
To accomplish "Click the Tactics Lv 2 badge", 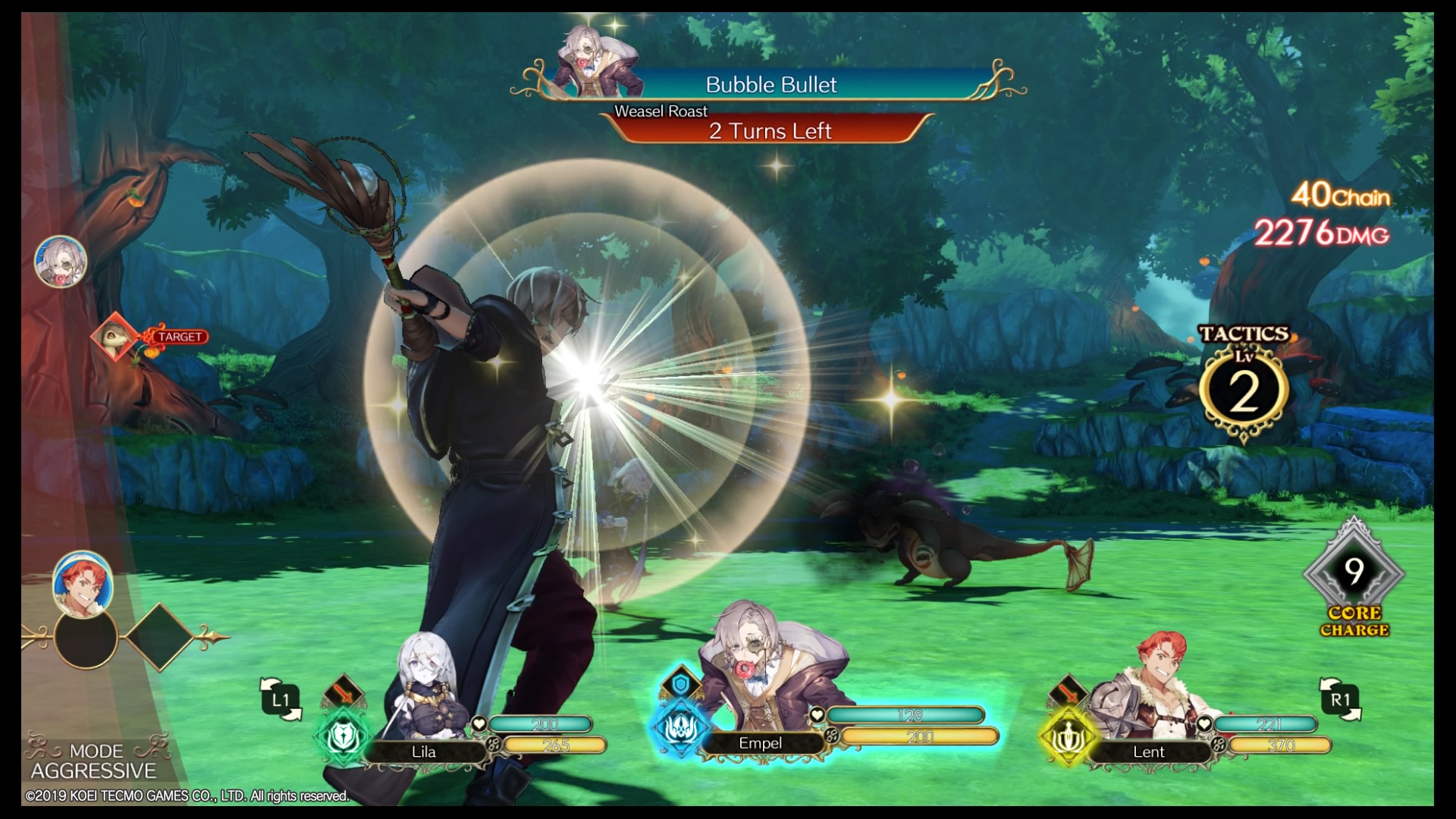I will pos(1244,388).
